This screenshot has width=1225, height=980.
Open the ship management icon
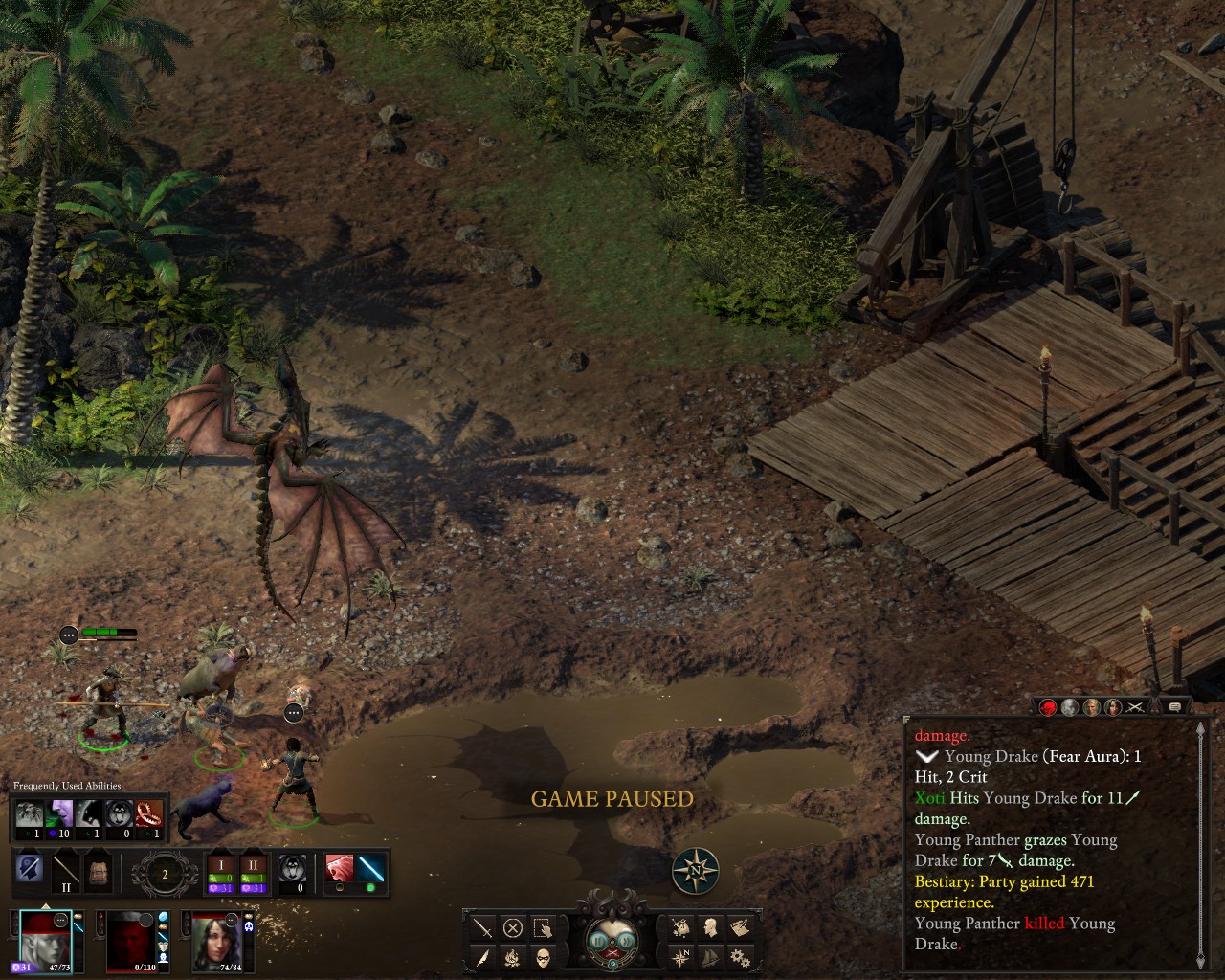point(710,956)
